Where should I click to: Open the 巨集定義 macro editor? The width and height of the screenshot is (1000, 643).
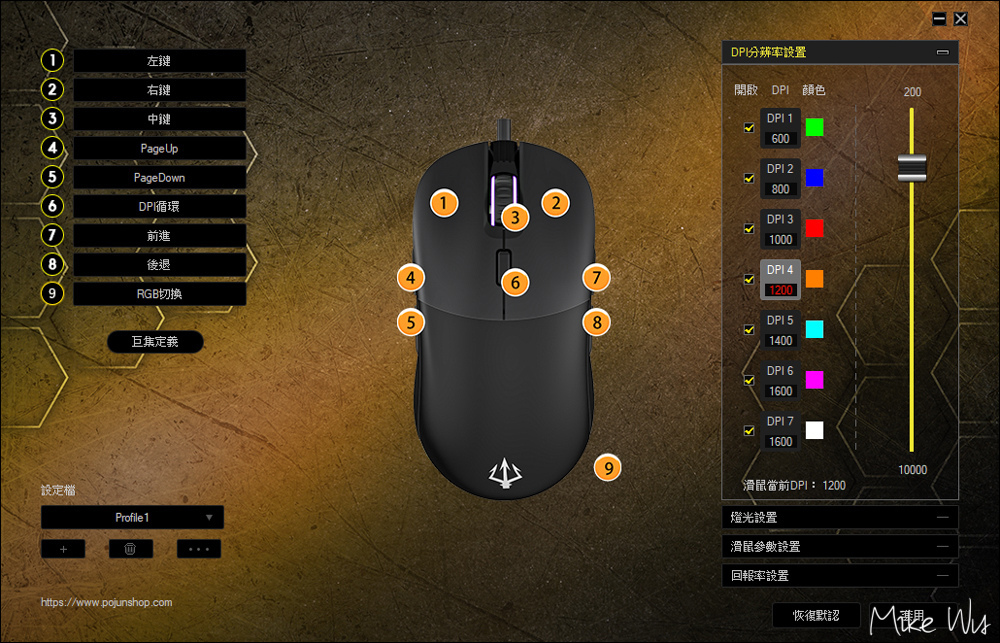click(154, 342)
